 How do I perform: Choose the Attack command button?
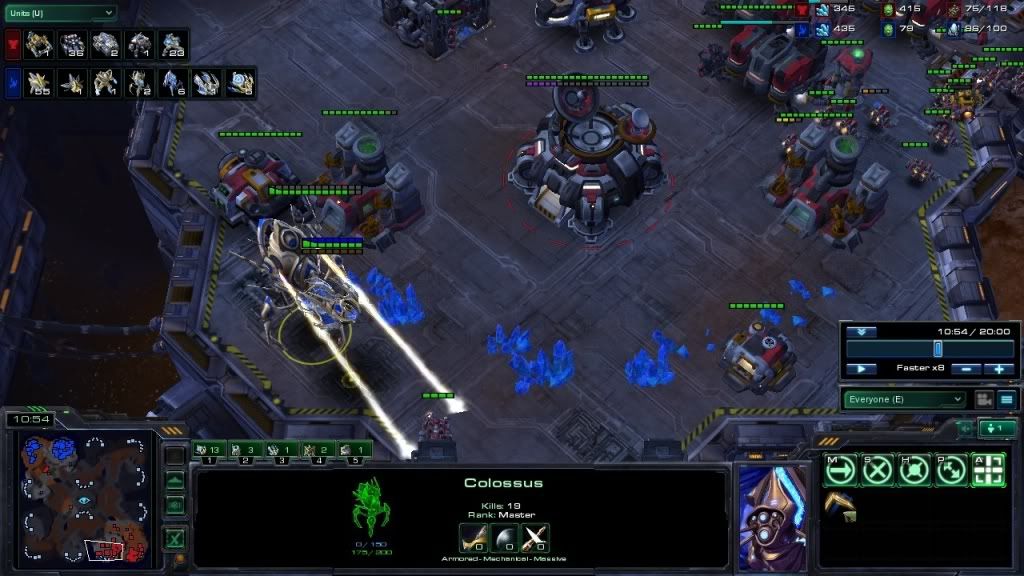987,469
